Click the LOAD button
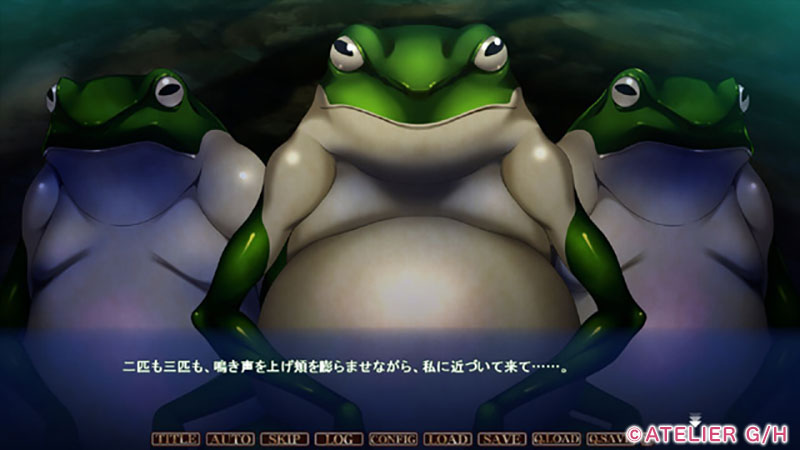The height and width of the screenshot is (450, 800). 447,438
